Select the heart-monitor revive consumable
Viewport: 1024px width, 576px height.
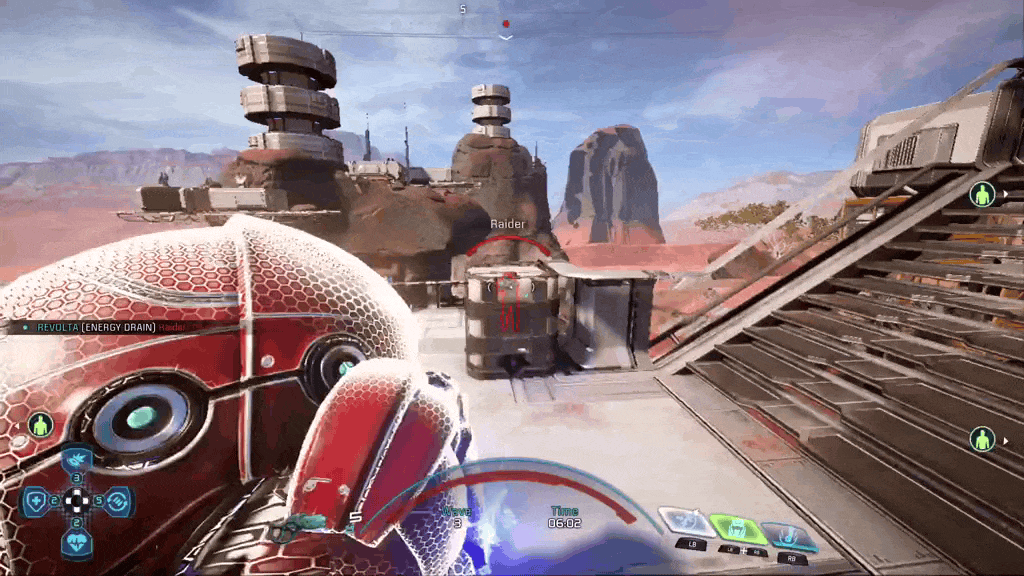pos(78,541)
